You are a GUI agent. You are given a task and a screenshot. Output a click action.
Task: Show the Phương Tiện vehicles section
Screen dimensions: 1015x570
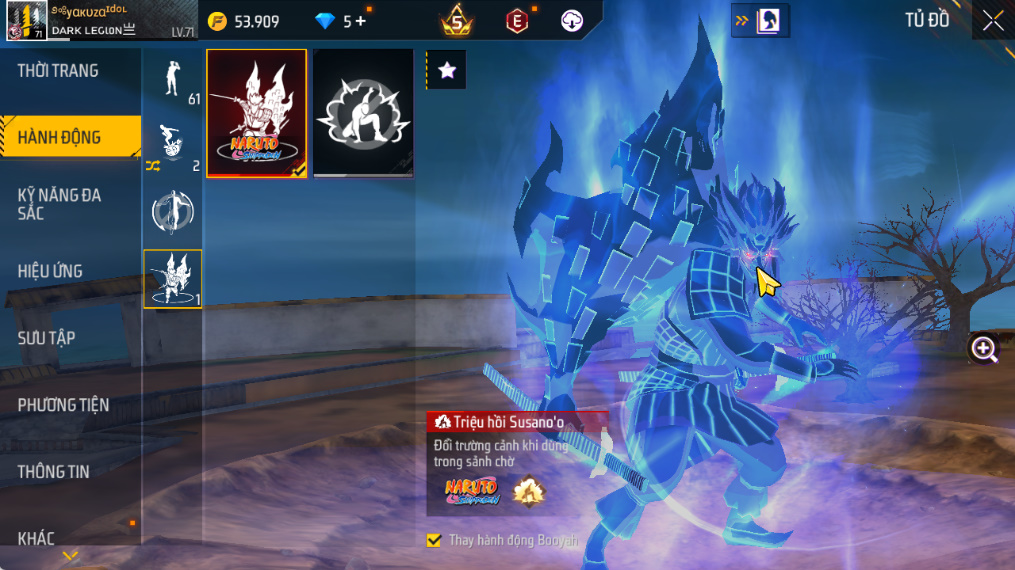[x=63, y=405]
